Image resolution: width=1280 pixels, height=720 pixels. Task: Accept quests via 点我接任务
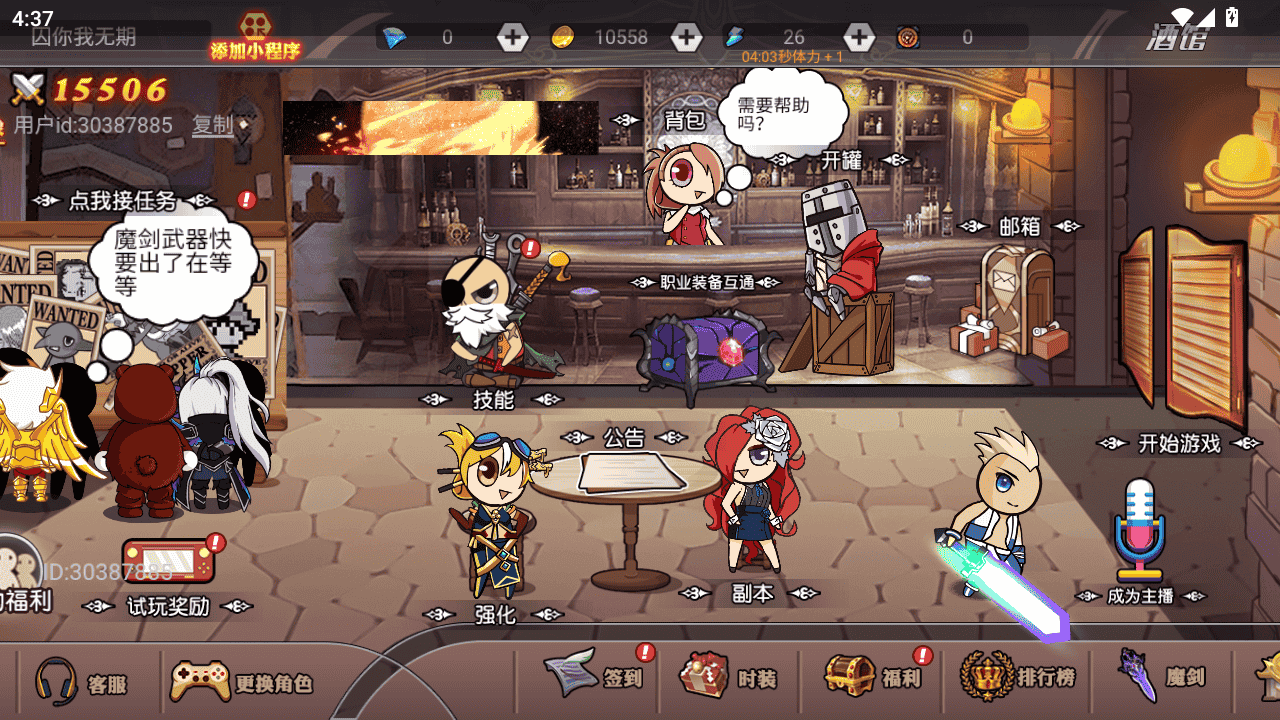click(x=122, y=201)
